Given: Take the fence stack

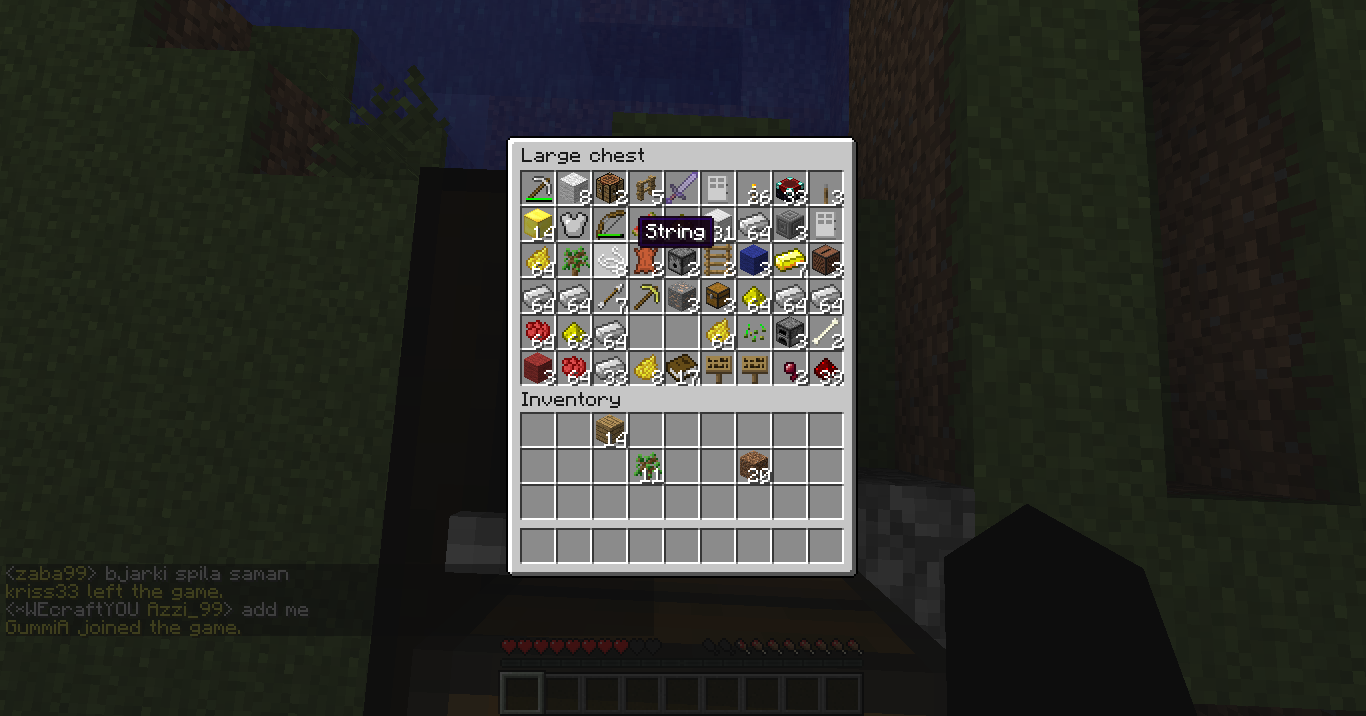Looking at the screenshot, I should tap(646, 189).
